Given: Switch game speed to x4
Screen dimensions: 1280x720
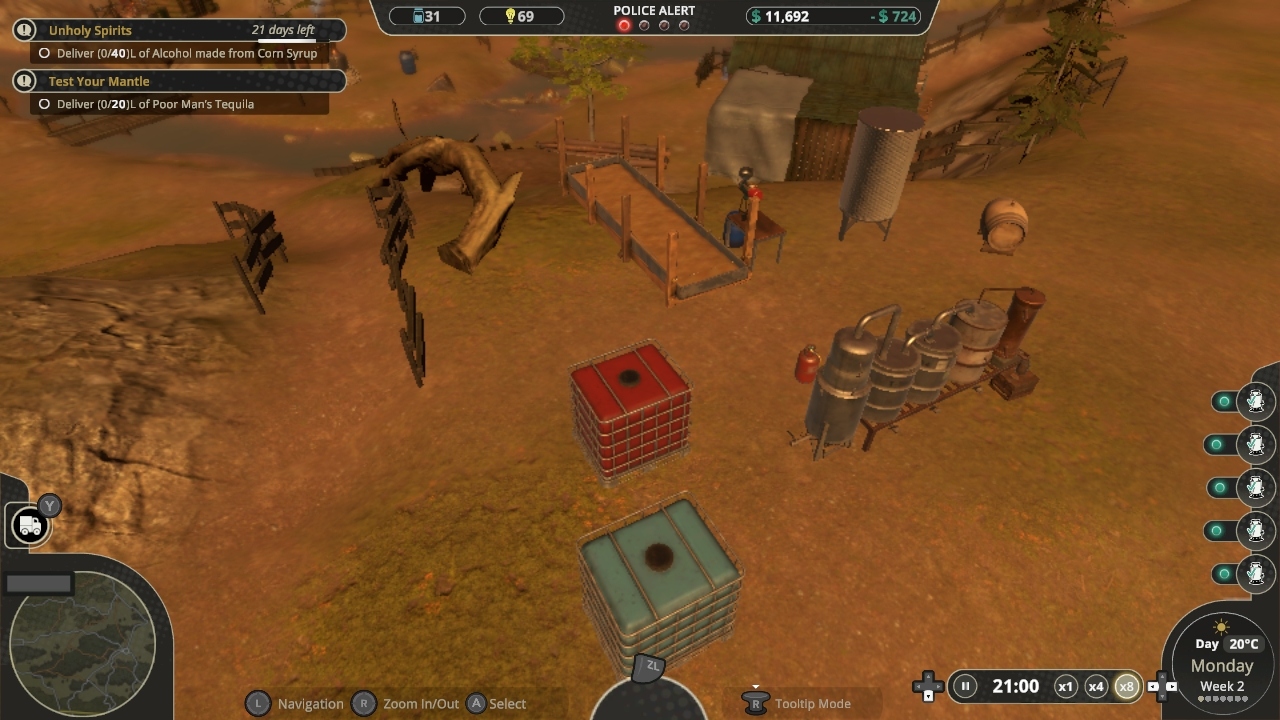Looking at the screenshot, I should 1096,686.
